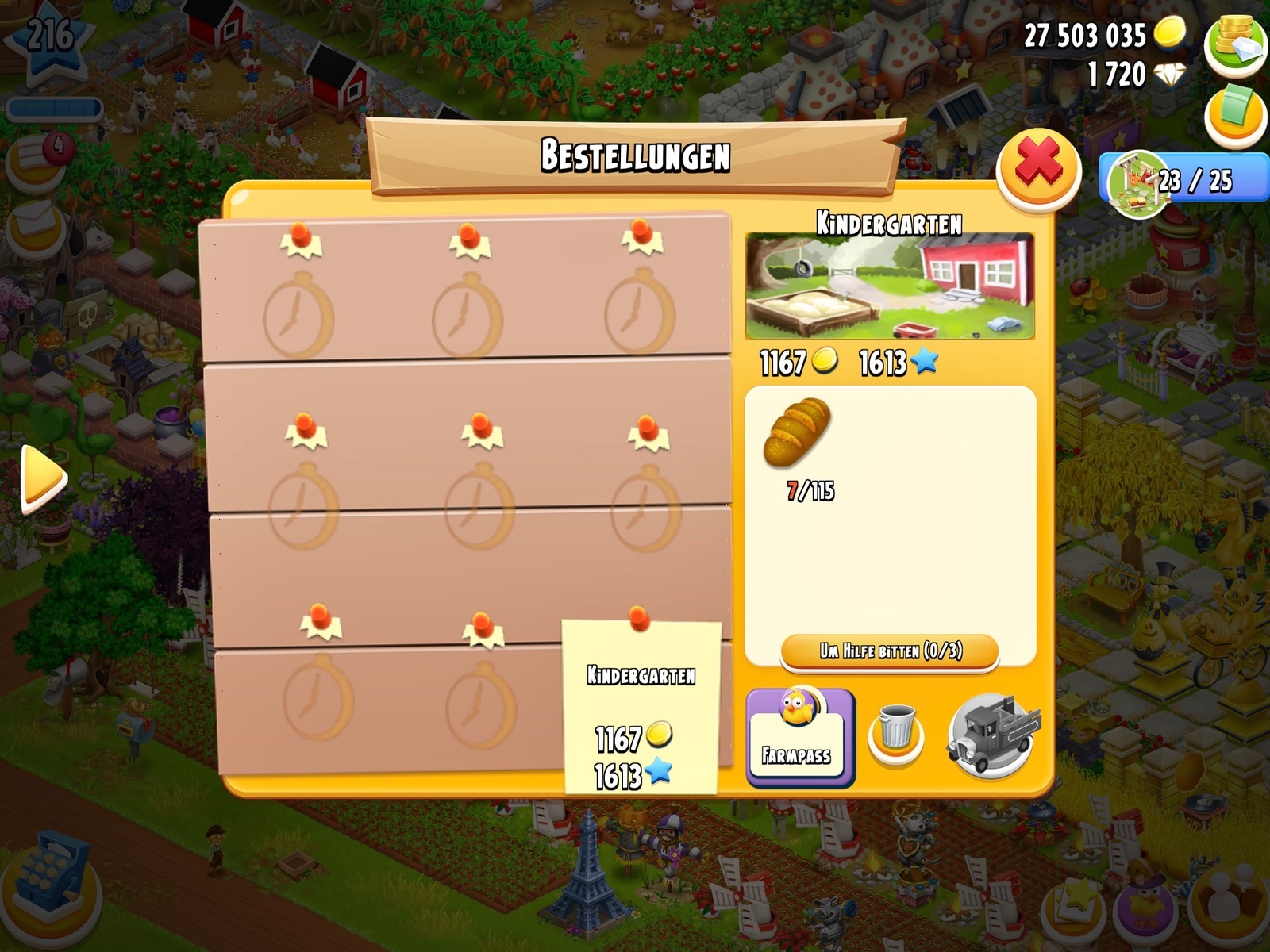Open the mail envelope icon

pos(33,222)
